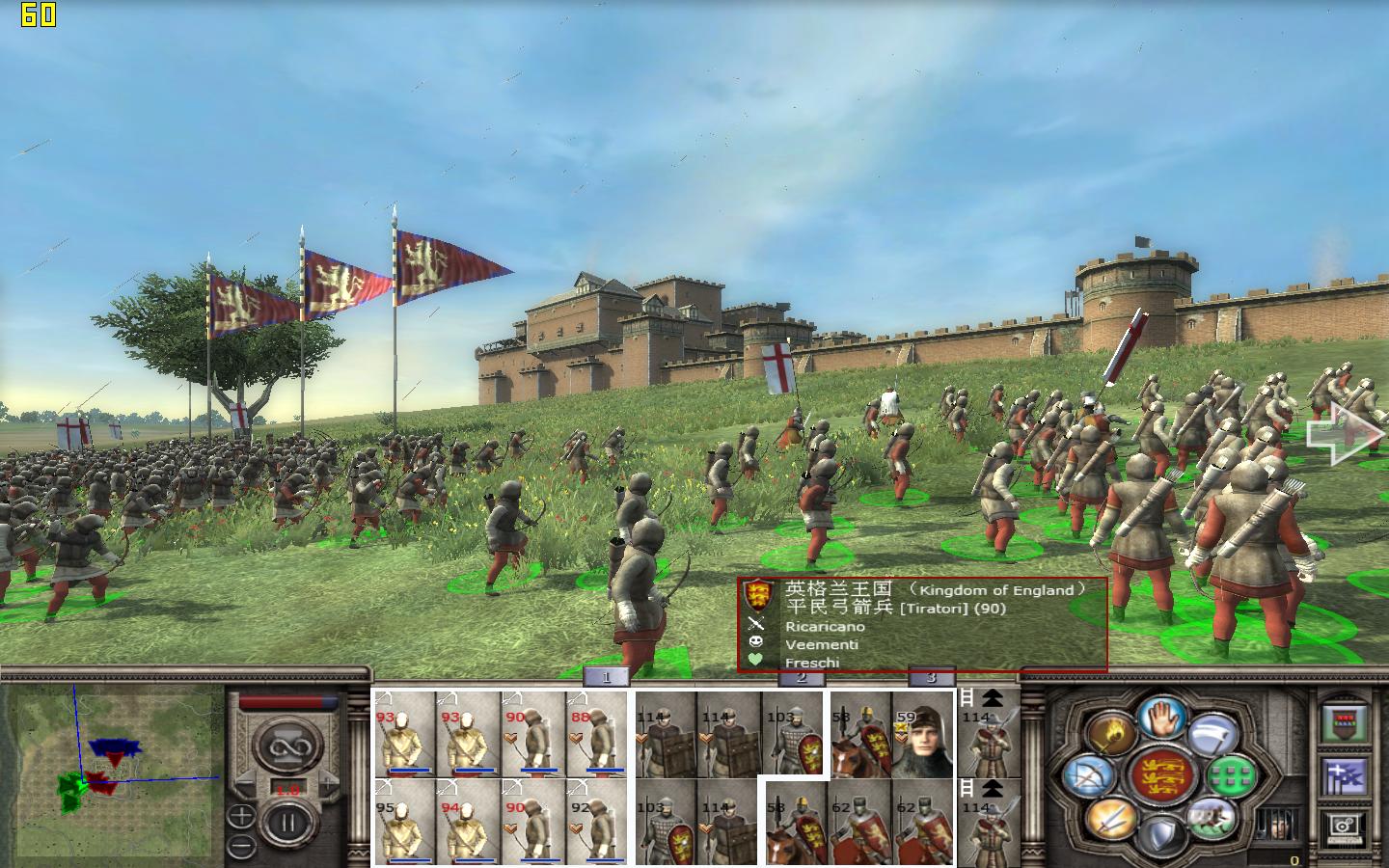
Task: Select the bow fire-at-will icon
Action: tap(1088, 777)
